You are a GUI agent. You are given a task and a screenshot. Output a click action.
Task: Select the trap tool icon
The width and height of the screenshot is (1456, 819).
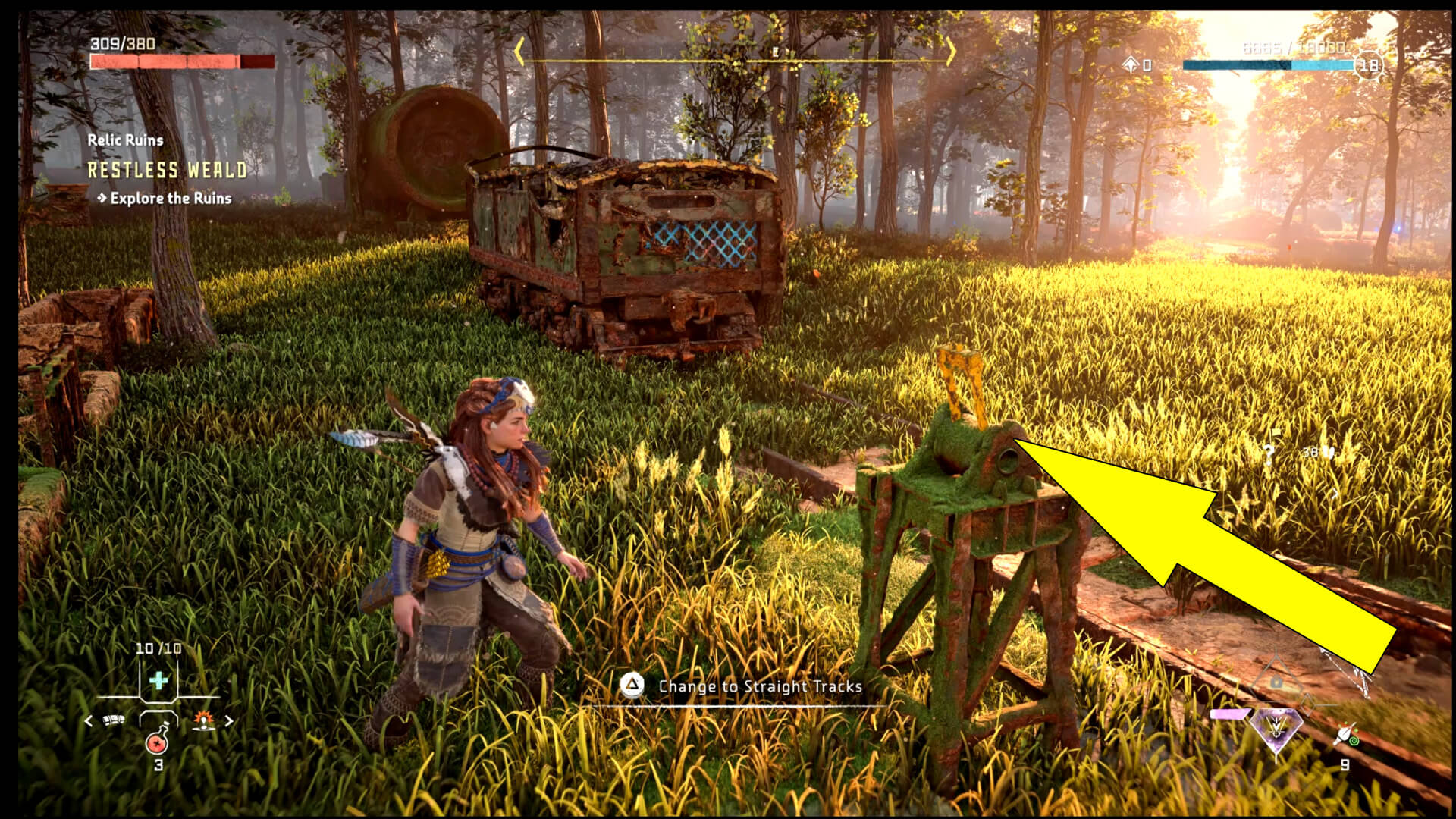(113, 720)
